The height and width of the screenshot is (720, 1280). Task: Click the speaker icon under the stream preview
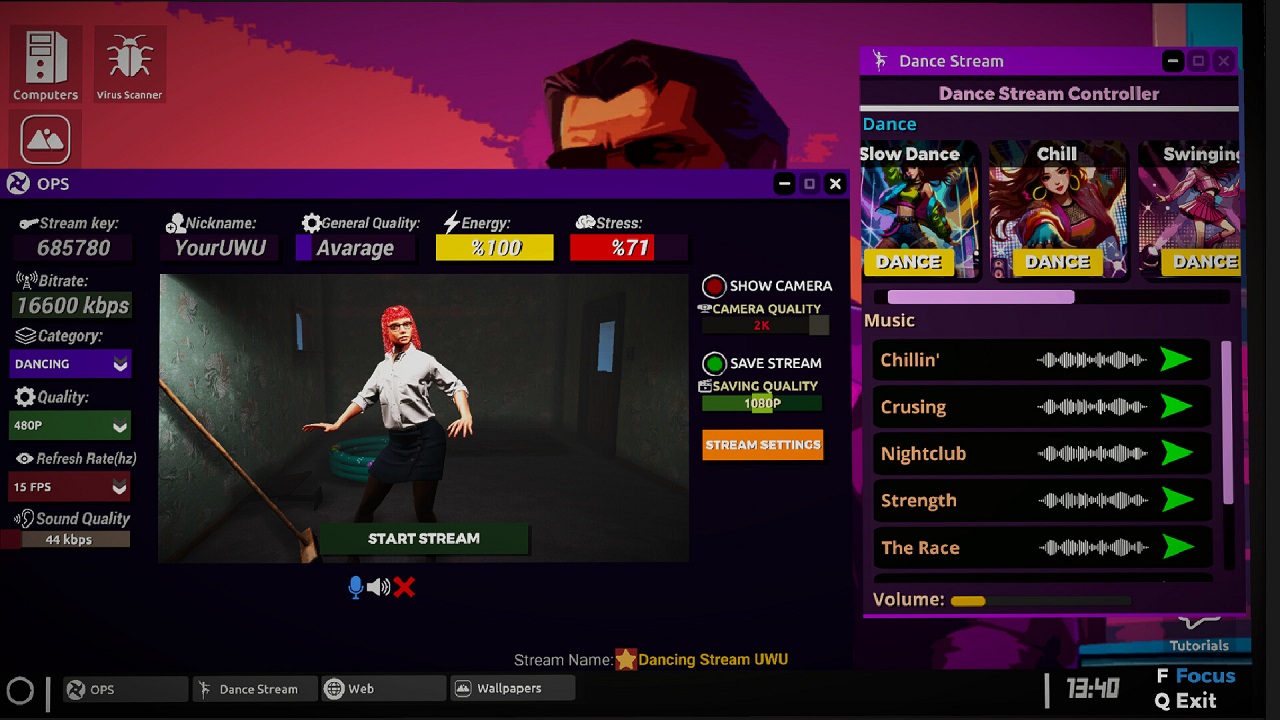tap(379, 587)
